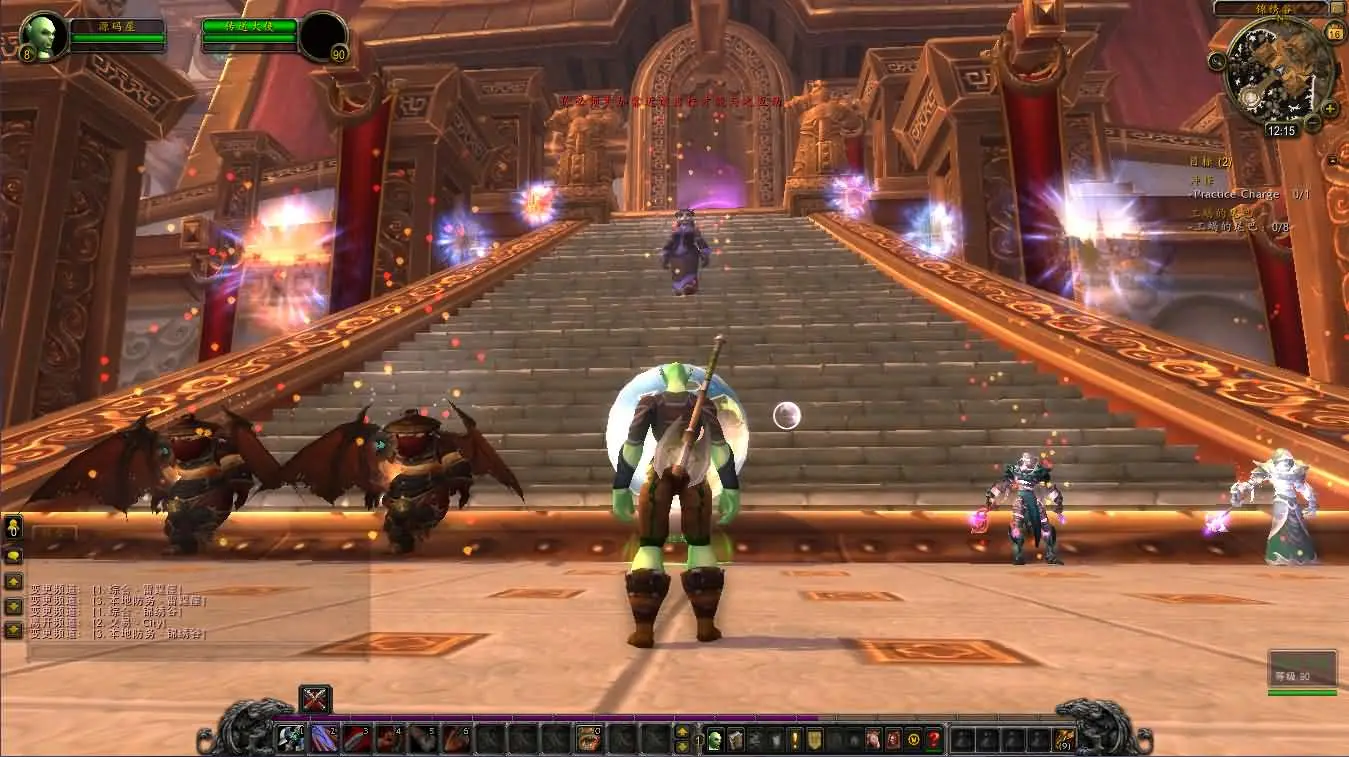Activate the ability in action slot 1
The width and height of the screenshot is (1349, 757).
coord(290,739)
